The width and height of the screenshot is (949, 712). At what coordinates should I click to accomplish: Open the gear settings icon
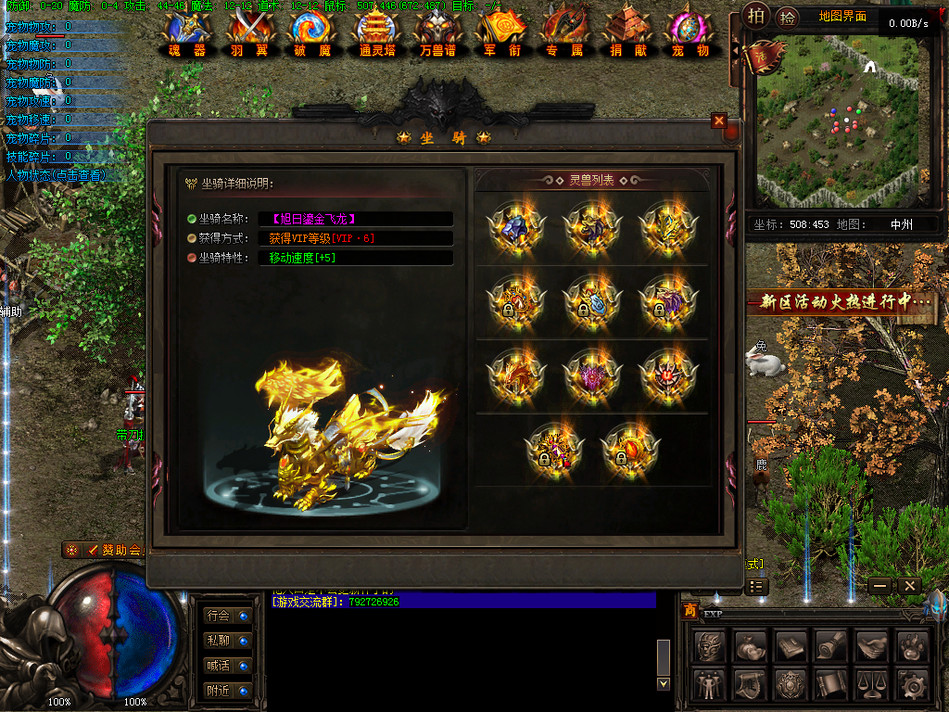(911, 684)
